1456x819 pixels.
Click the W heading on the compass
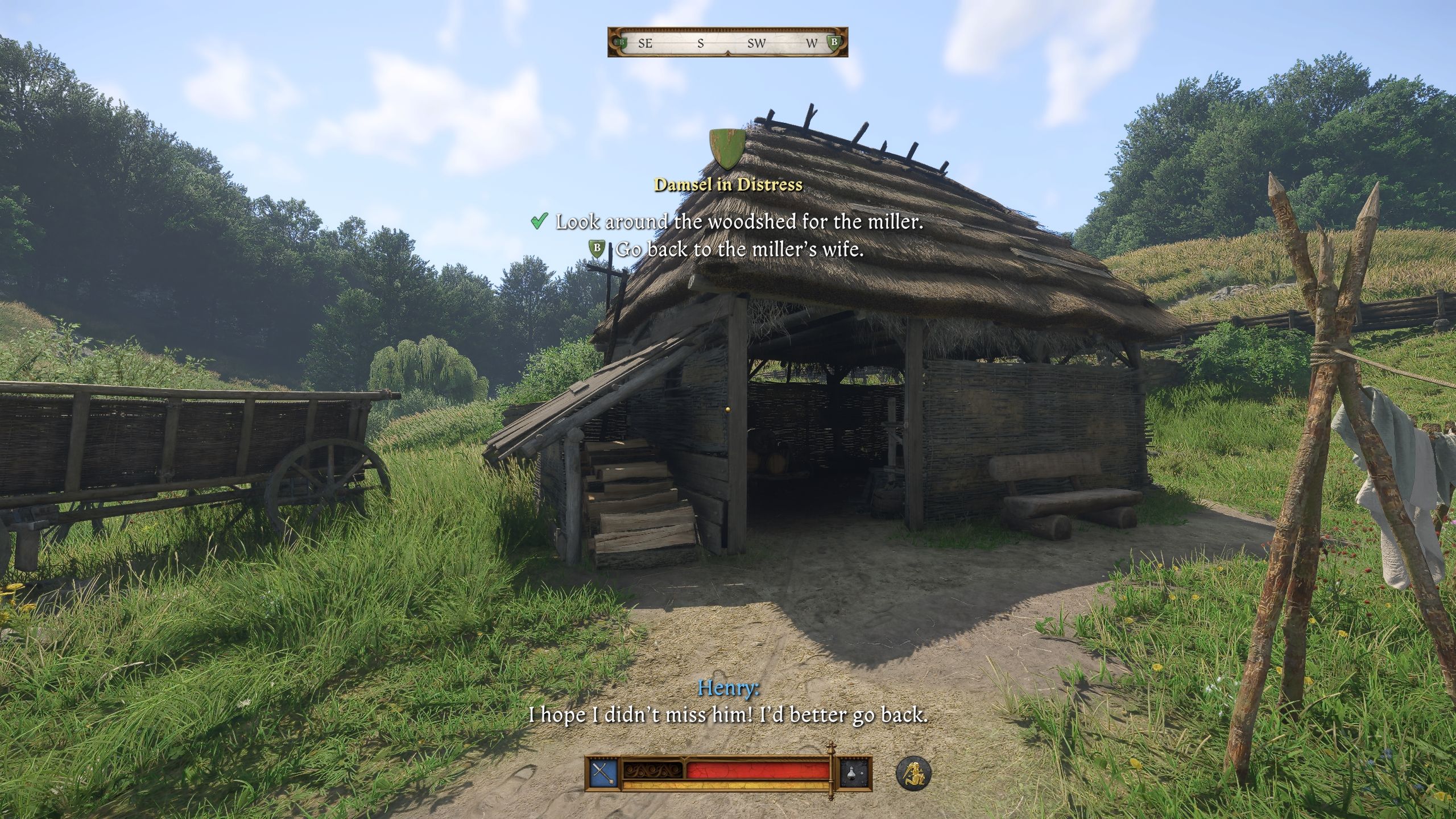point(811,43)
